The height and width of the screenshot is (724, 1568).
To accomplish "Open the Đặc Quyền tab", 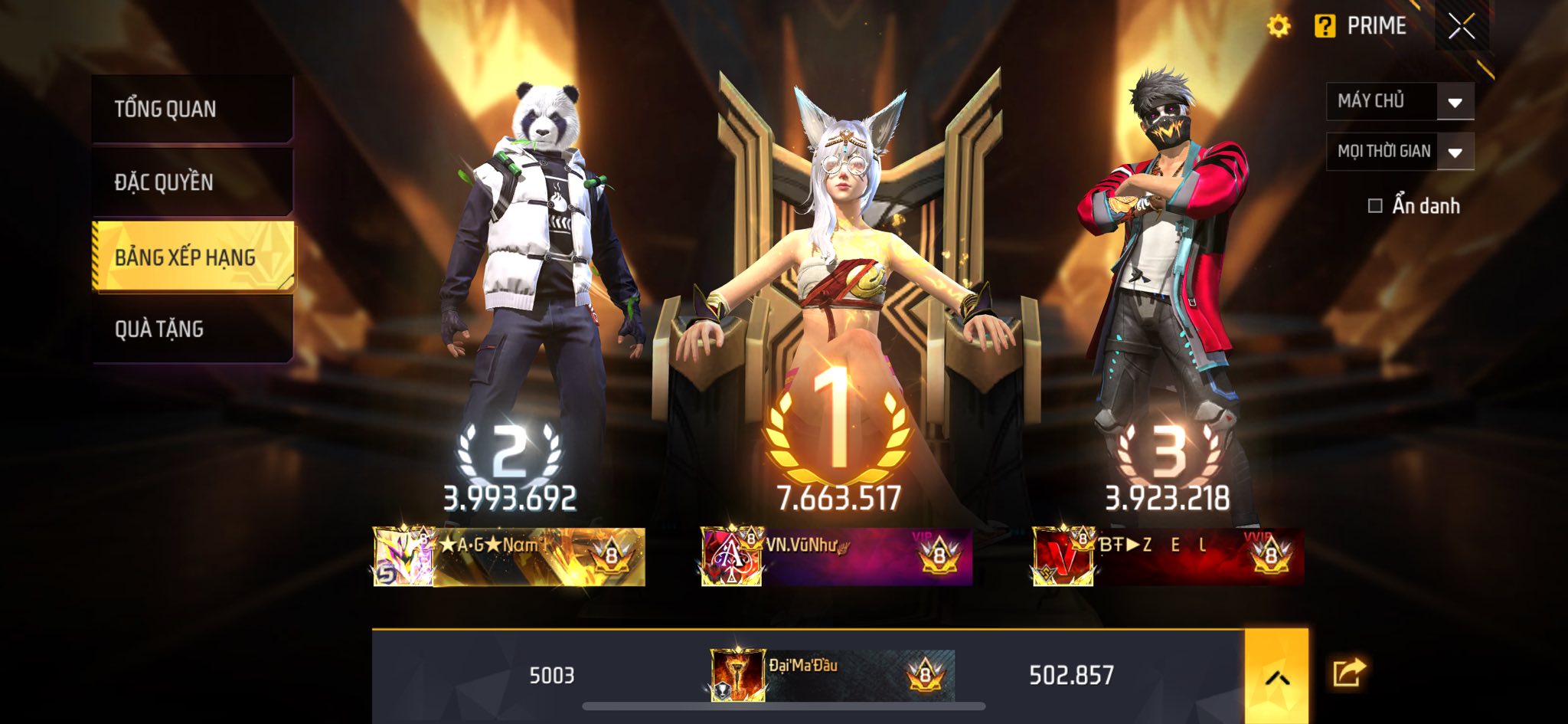I will 191,182.
